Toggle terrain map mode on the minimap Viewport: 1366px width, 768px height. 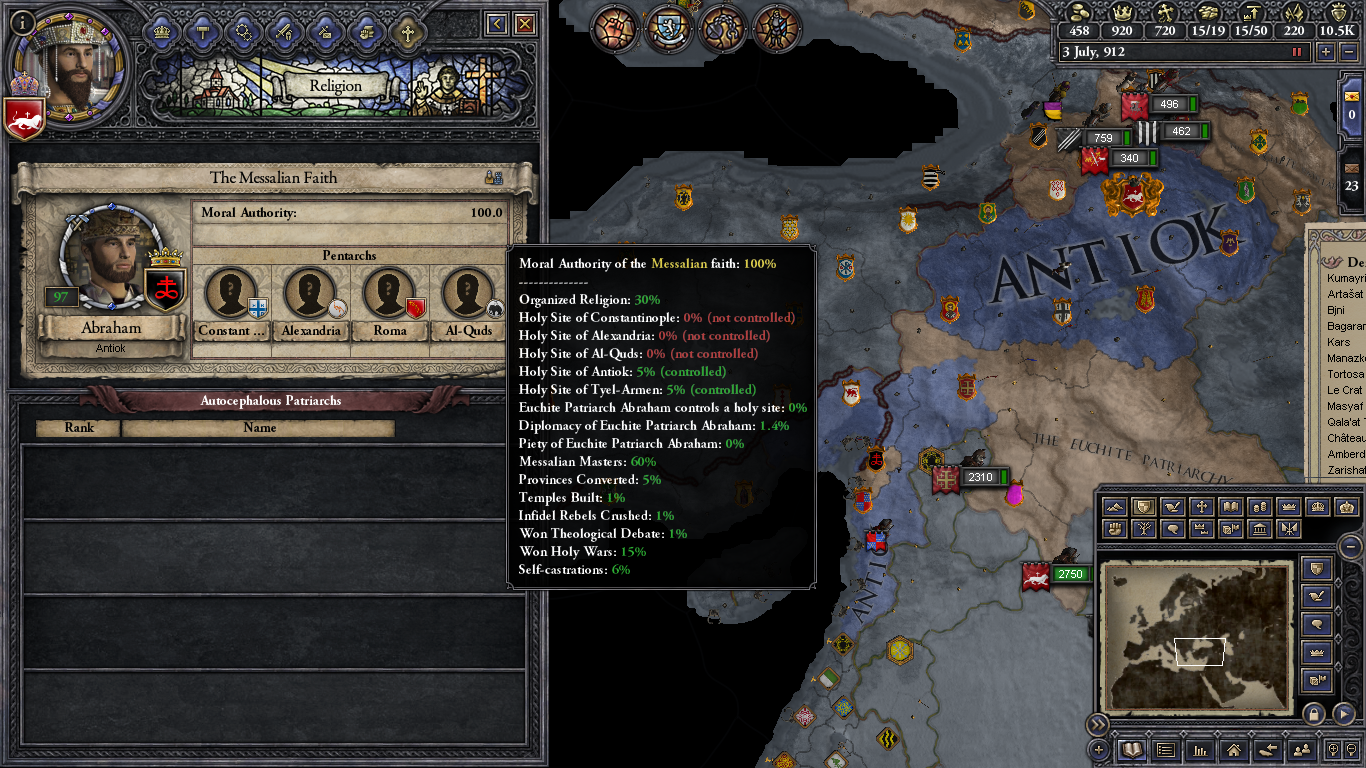(x=1114, y=507)
